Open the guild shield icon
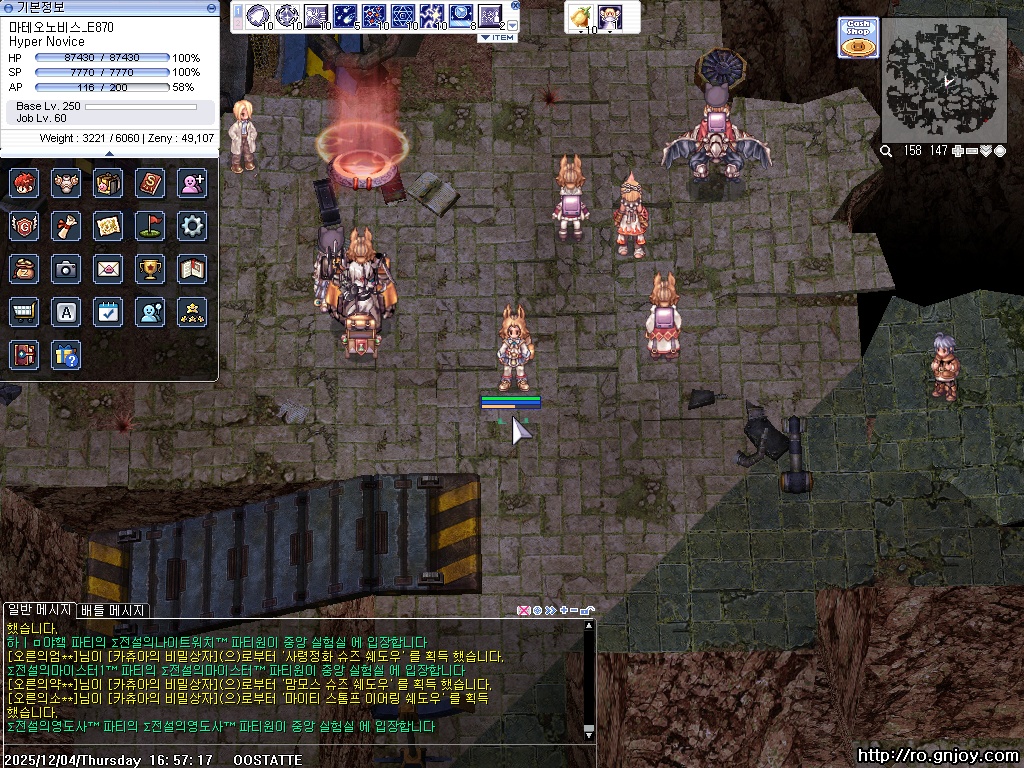Viewport: 1024px width, 768px height. click(24, 225)
